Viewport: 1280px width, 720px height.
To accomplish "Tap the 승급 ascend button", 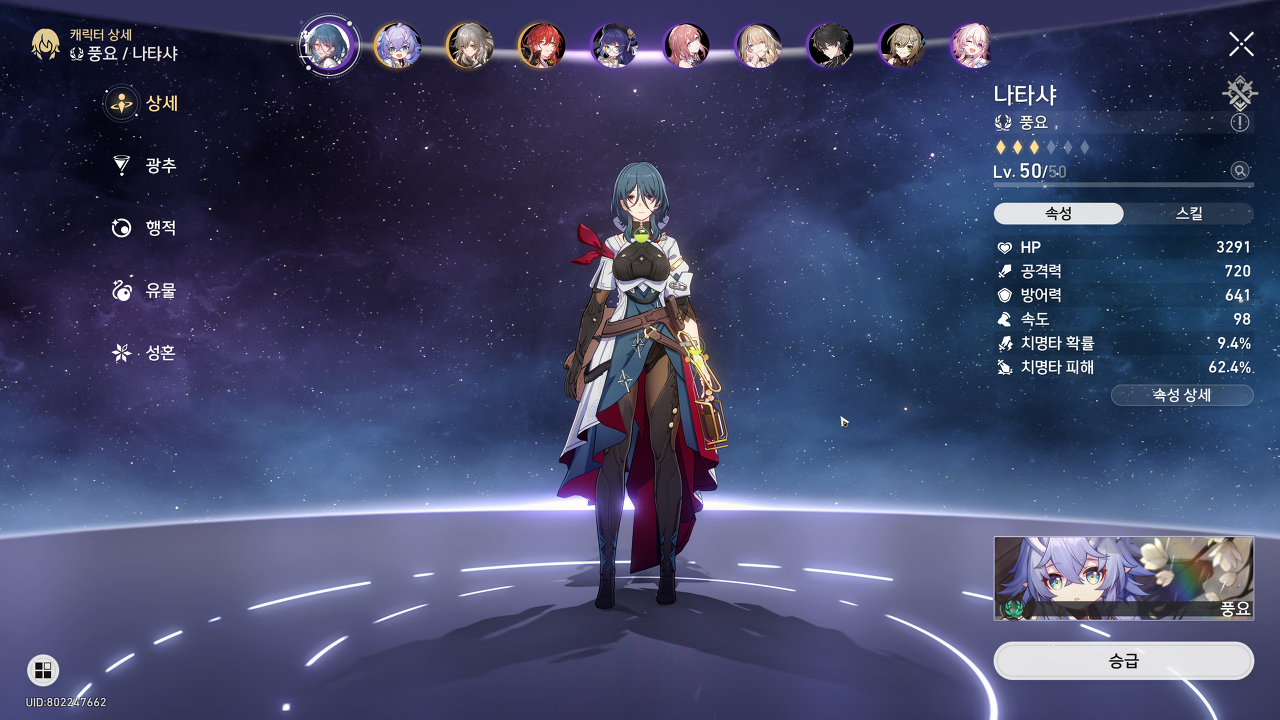I will (1123, 661).
